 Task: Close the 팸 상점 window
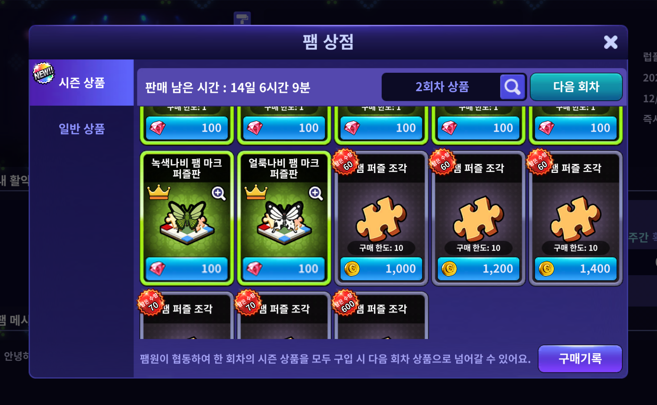[x=610, y=42]
